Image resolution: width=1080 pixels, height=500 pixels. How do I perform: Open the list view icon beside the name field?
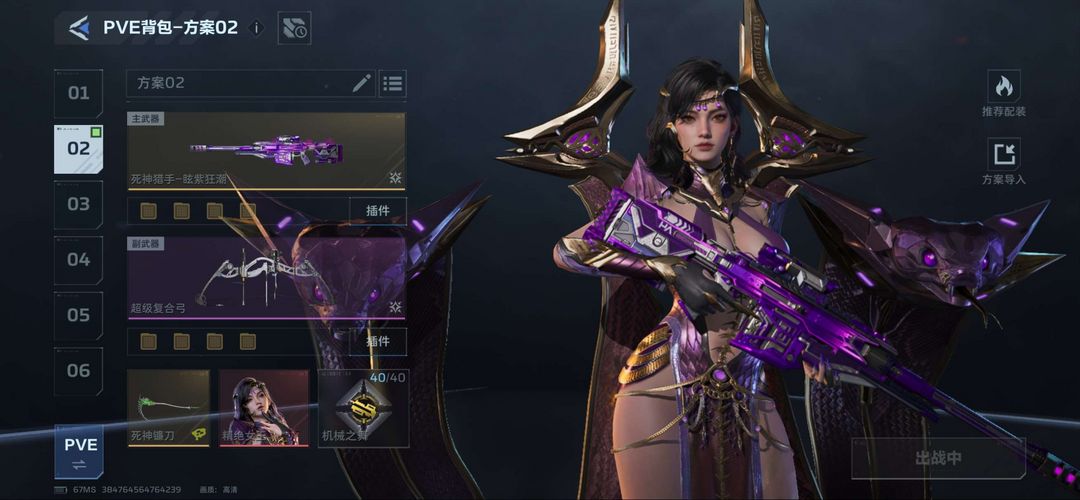(393, 83)
